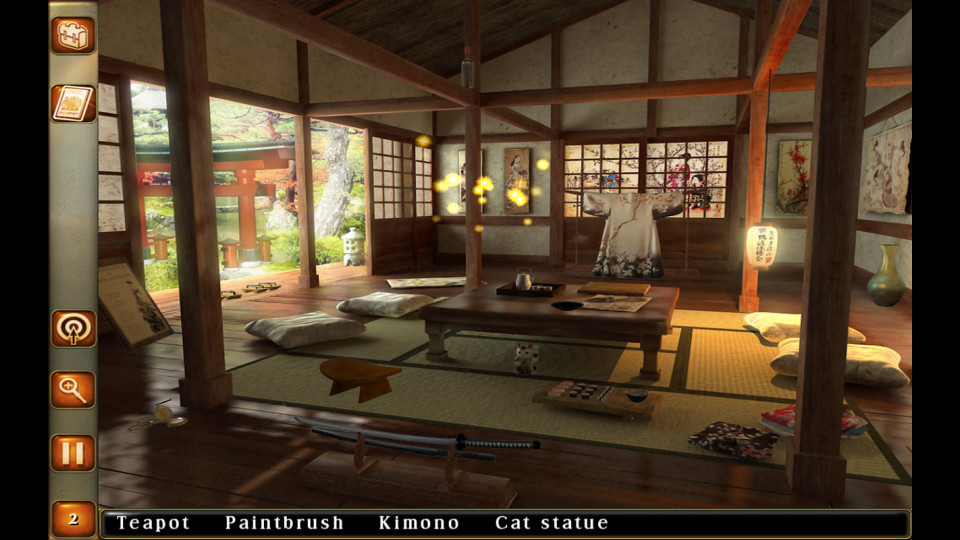Viewport: 960px width, 540px height.
Task: Activate the magnifying glass zoom tool
Action: [x=73, y=389]
